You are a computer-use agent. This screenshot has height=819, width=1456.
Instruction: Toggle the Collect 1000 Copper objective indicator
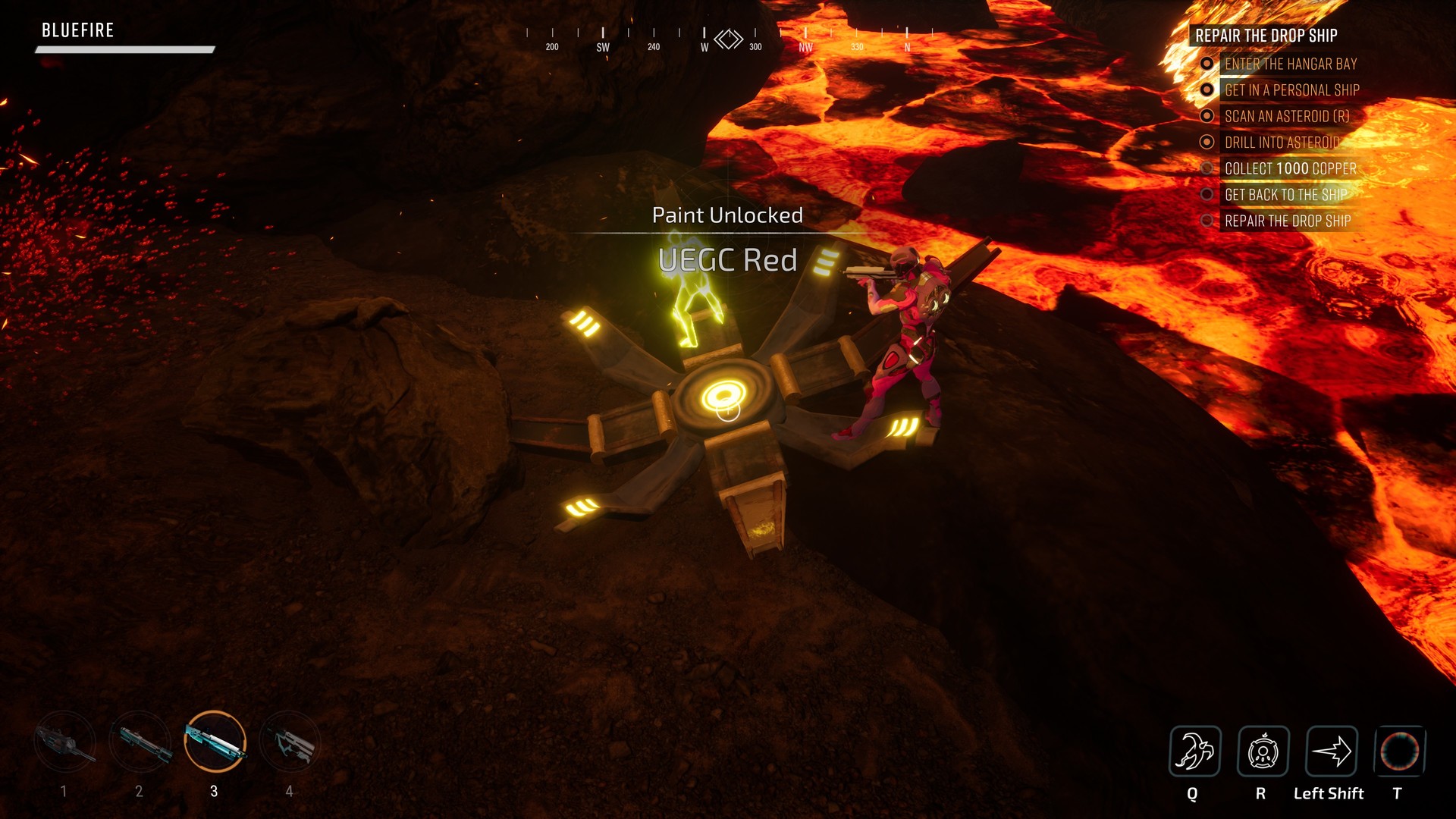tap(1209, 169)
